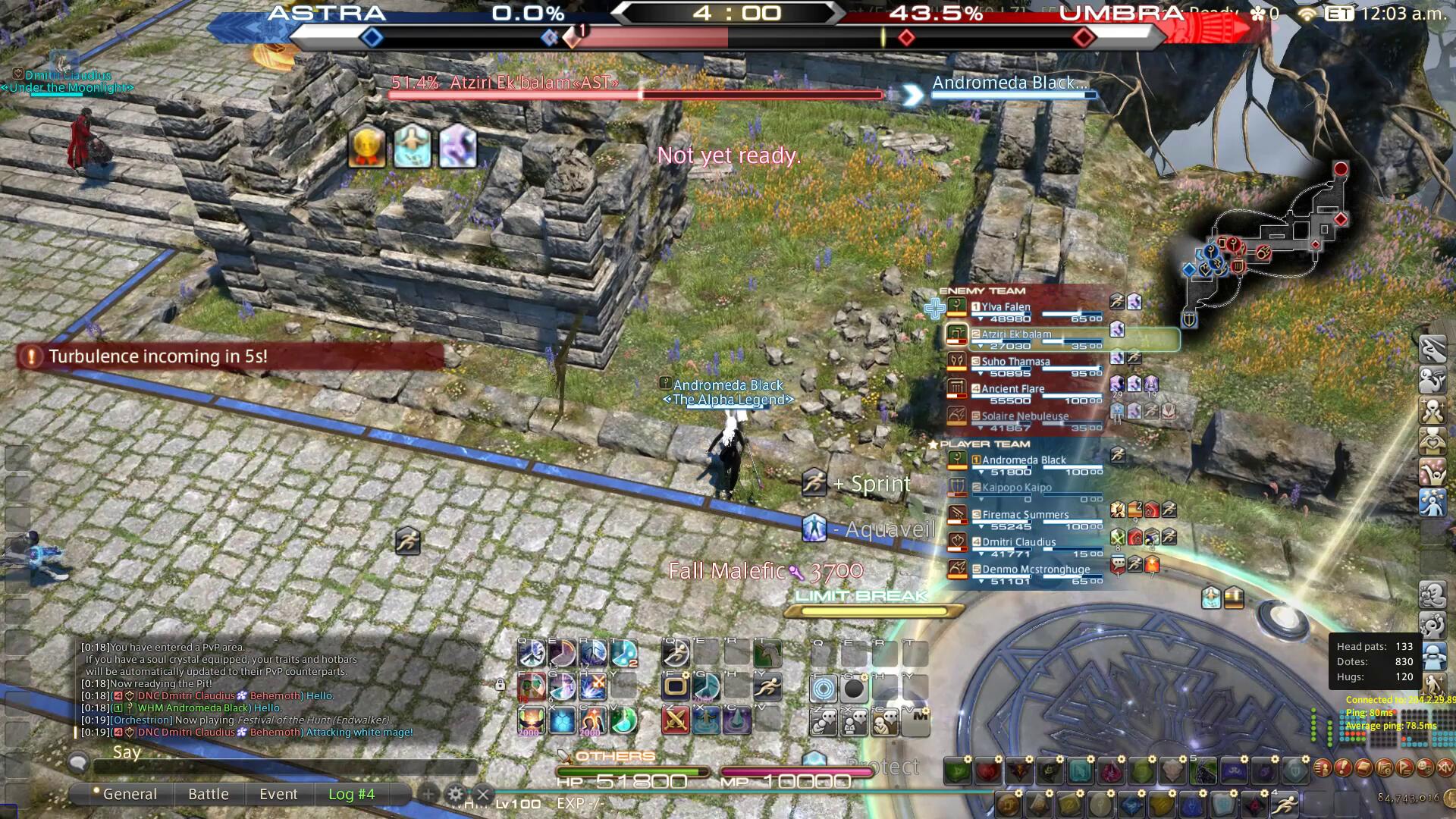
Task: Switch to the Battle chat tab
Action: (209, 794)
